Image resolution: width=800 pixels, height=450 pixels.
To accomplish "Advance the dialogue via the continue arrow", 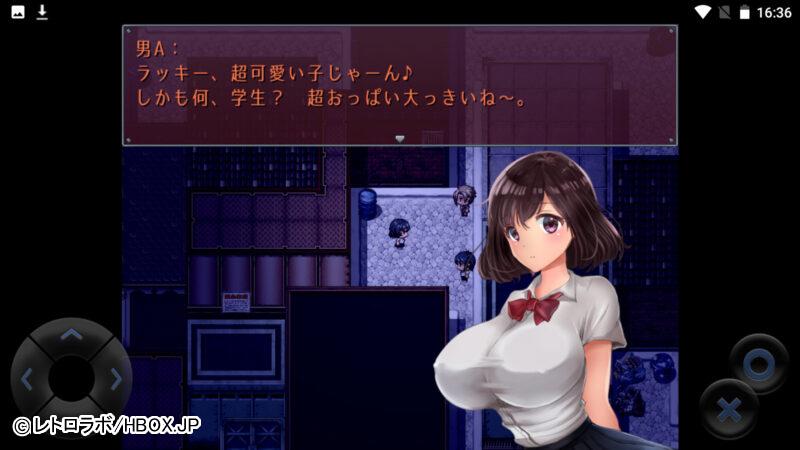I will point(399,139).
